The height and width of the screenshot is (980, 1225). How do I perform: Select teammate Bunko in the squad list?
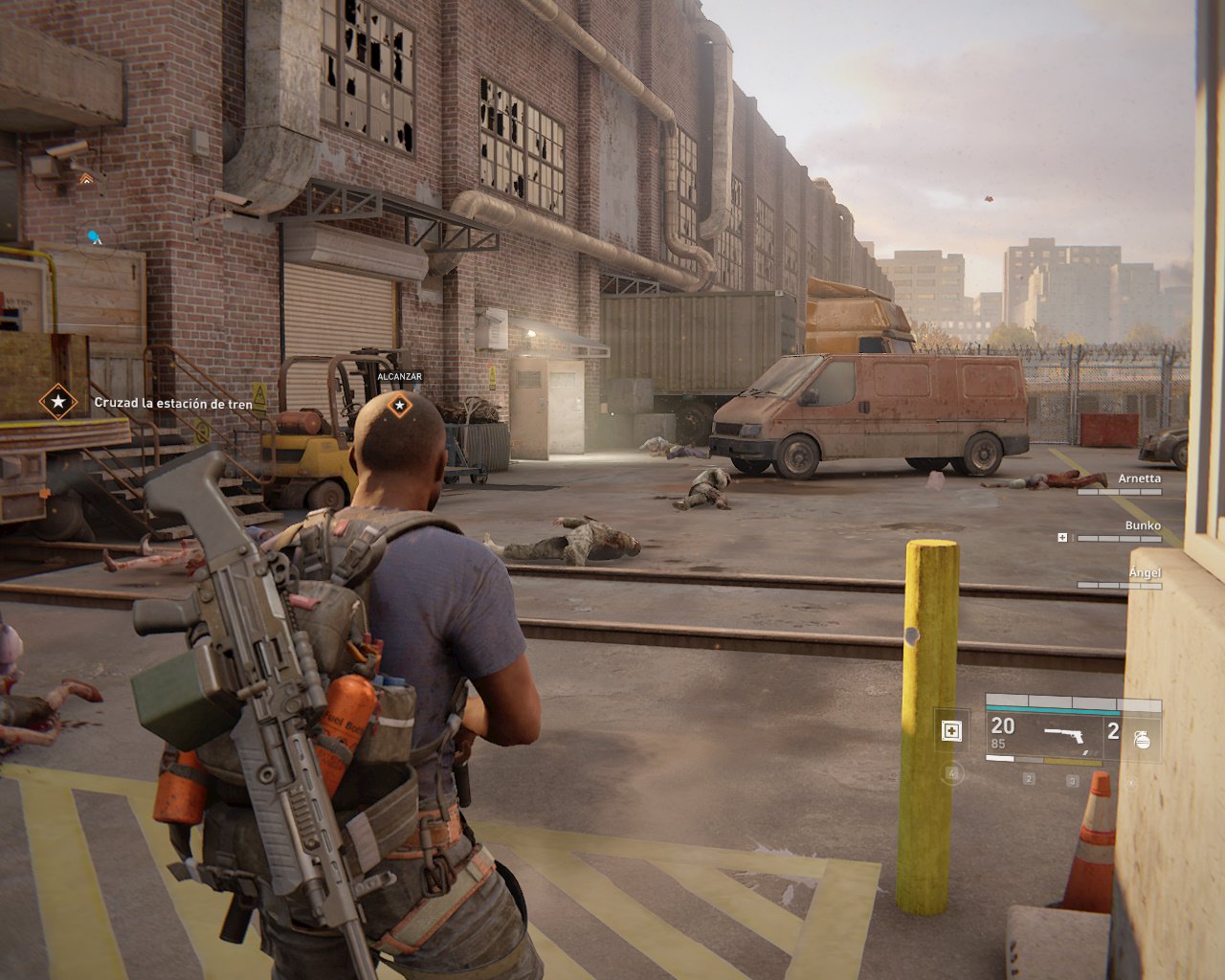tap(1142, 525)
